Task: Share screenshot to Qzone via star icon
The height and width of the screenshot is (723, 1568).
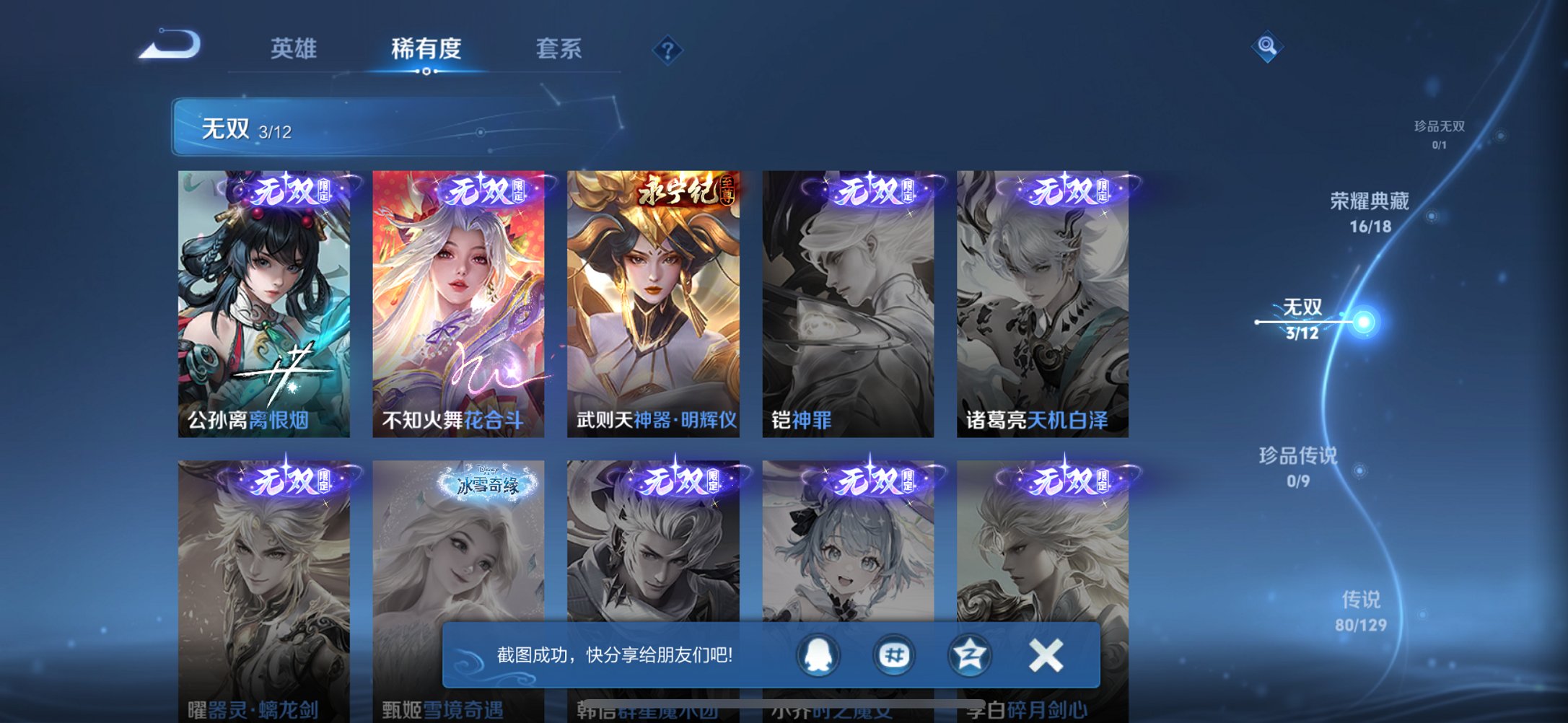Action: (x=971, y=654)
